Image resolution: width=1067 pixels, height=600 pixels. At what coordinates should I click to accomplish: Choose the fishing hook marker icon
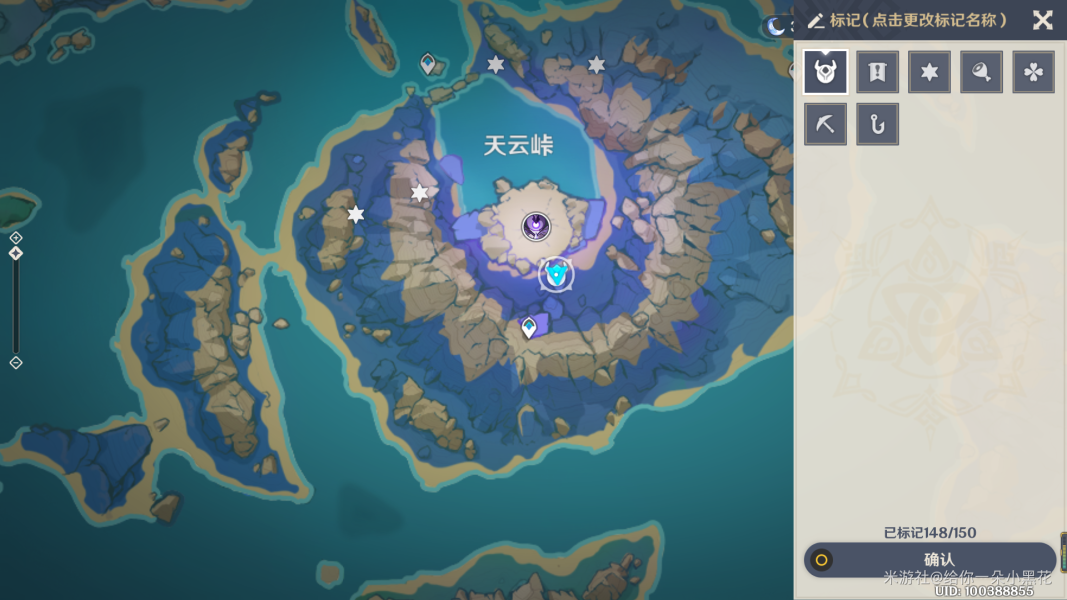877,124
